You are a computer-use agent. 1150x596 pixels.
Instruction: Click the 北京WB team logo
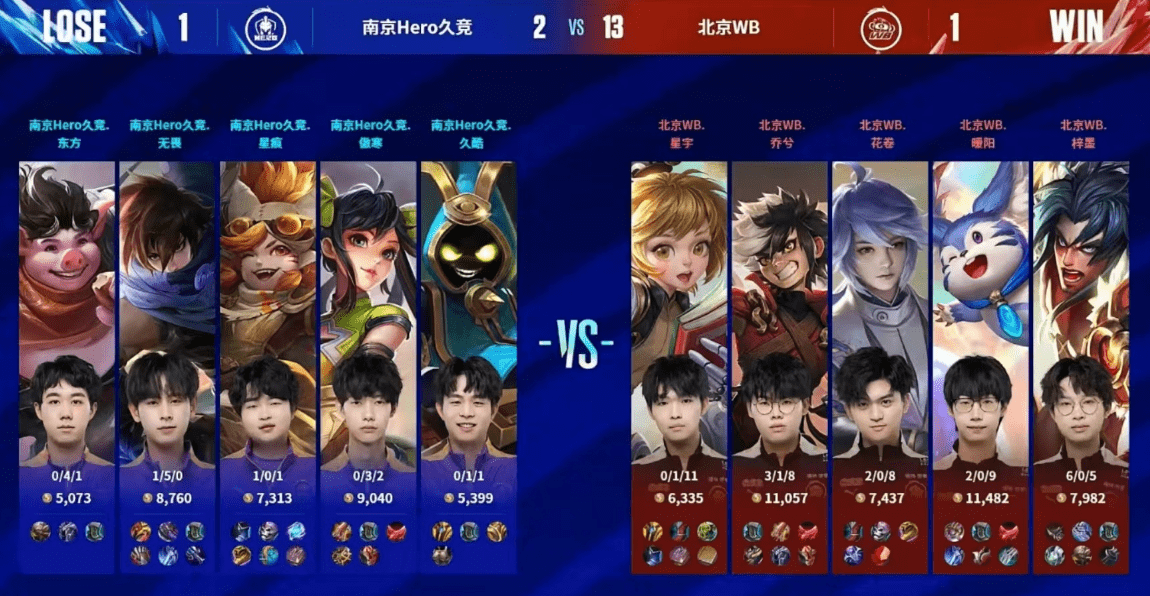[x=881, y=28]
